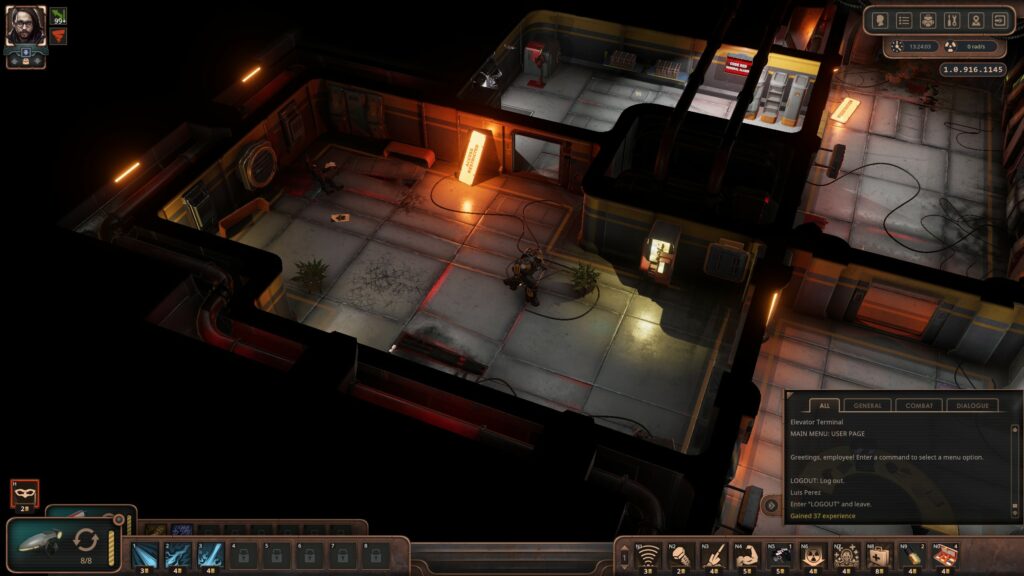Select the bearded character portrait
The image size is (1024, 576).
tap(26, 25)
